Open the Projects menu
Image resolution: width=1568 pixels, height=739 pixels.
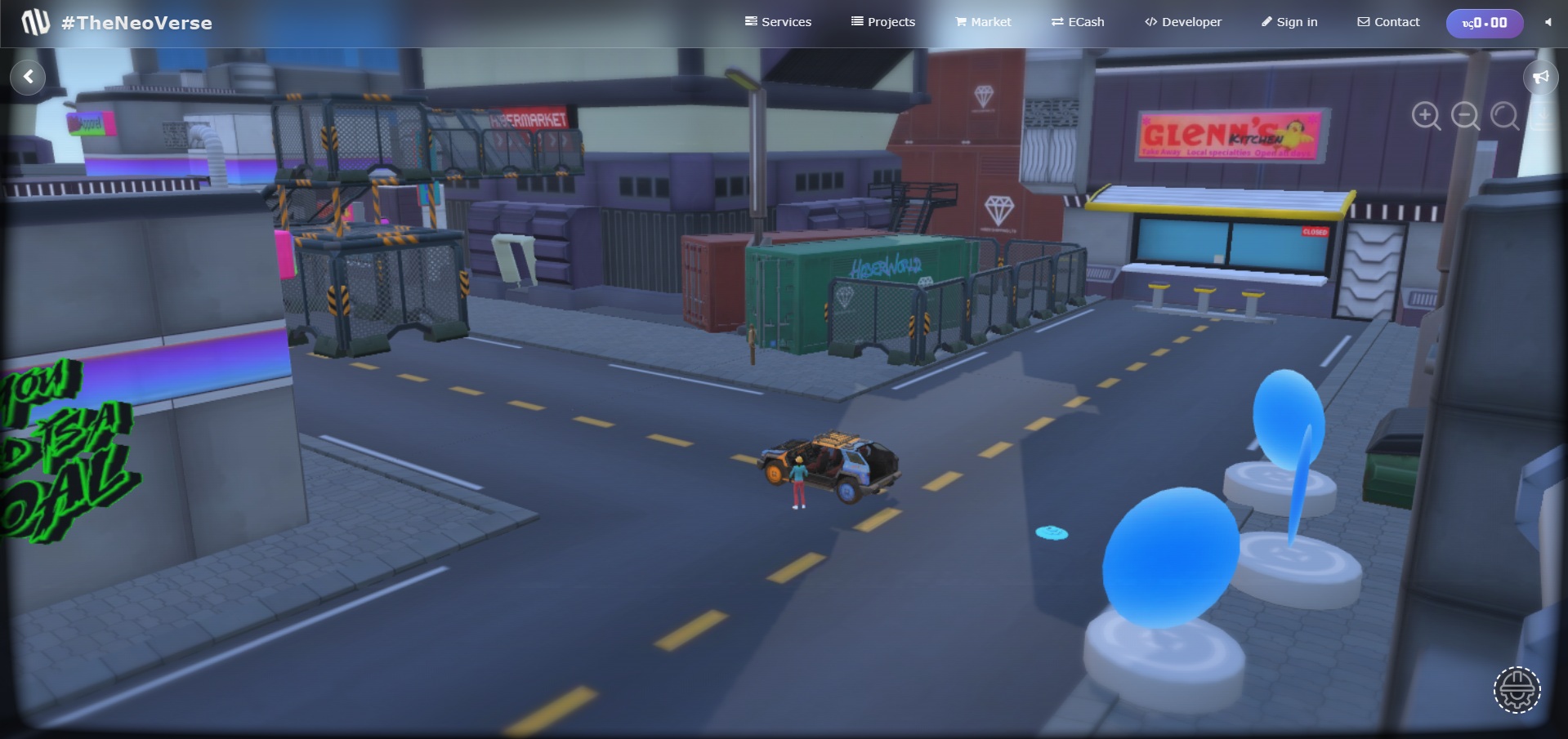882,22
